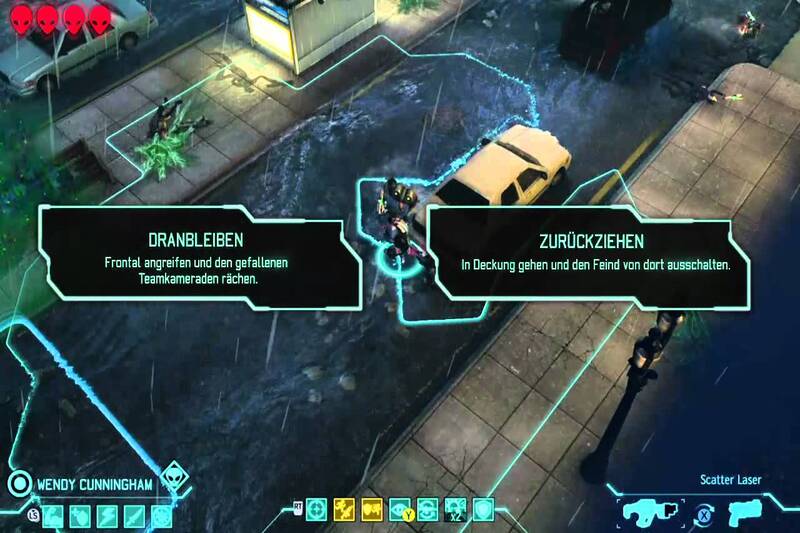Select the lightning bolt perk icon
Image resolution: width=800 pixels, height=533 pixels.
108,516
